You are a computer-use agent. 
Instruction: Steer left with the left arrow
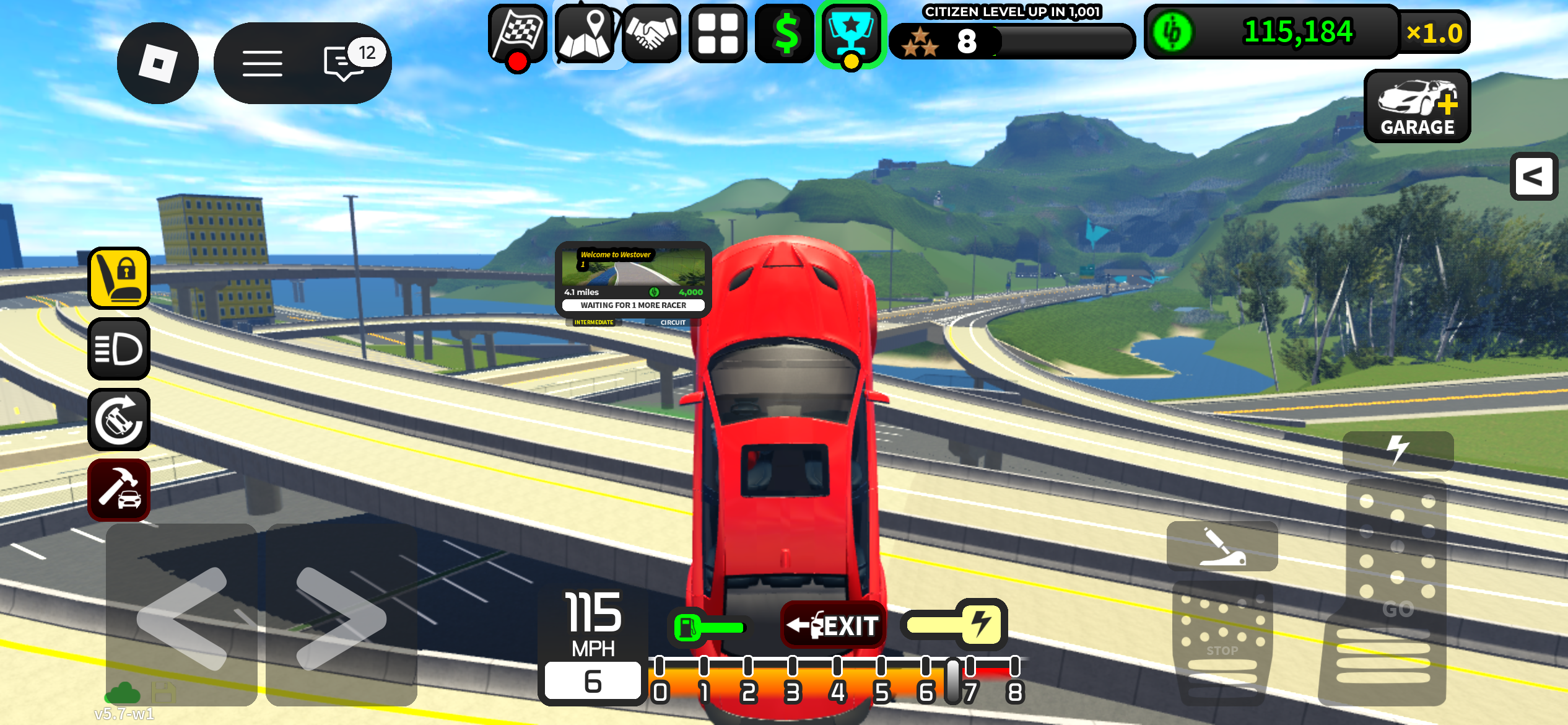pos(182,616)
